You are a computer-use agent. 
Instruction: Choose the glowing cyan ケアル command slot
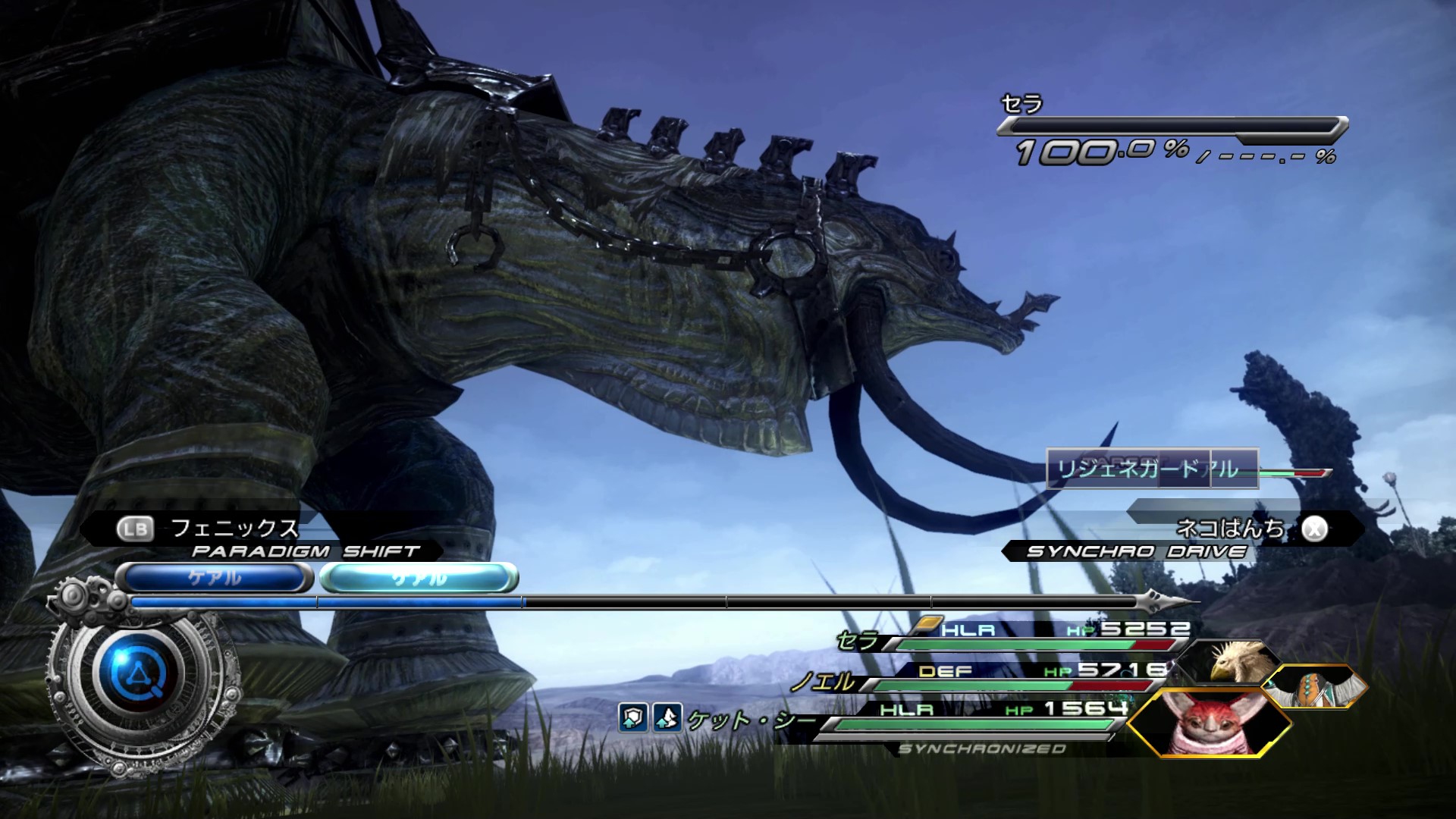[419, 579]
